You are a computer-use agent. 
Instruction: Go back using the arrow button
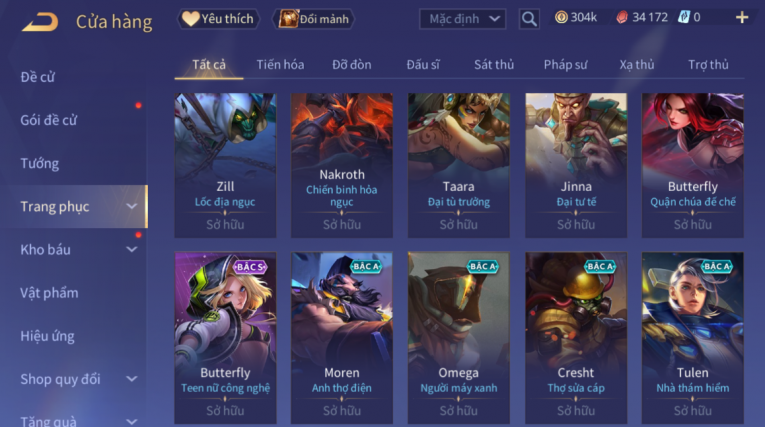[40, 21]
